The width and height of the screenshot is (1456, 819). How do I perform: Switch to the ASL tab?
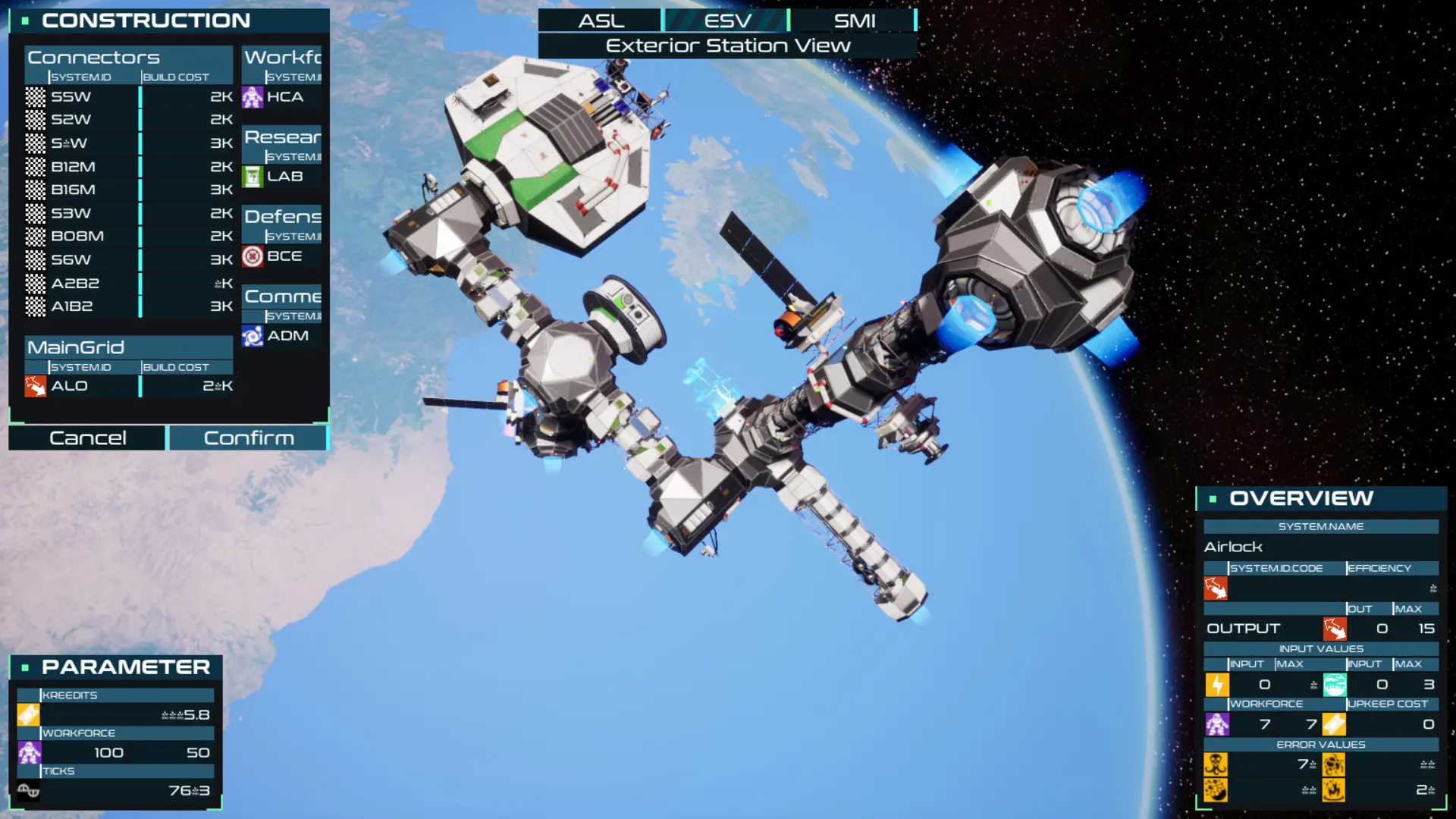coord(600,20)
